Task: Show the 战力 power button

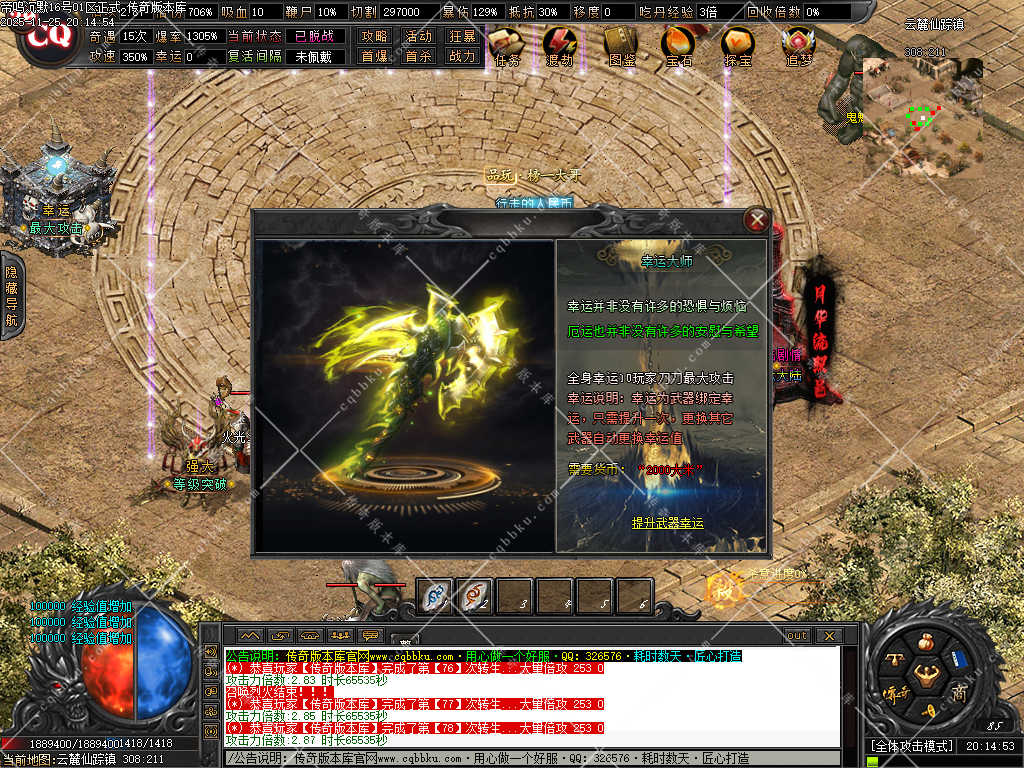Action: 461,57
